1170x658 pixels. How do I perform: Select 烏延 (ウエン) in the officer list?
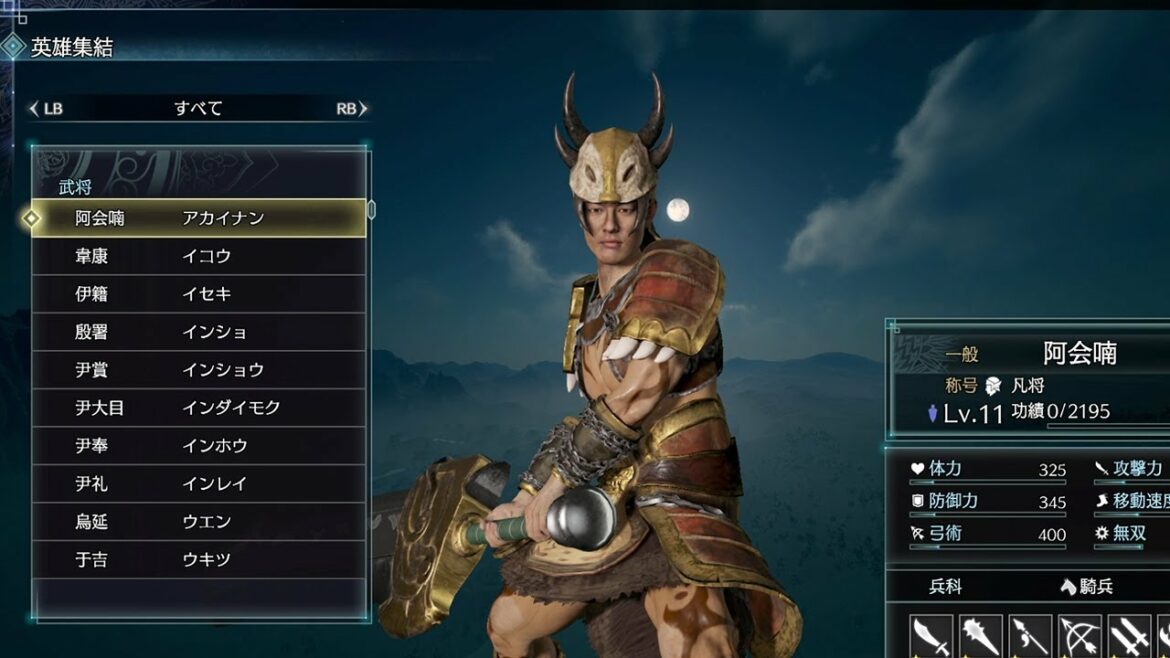click(x=198, y=522)
